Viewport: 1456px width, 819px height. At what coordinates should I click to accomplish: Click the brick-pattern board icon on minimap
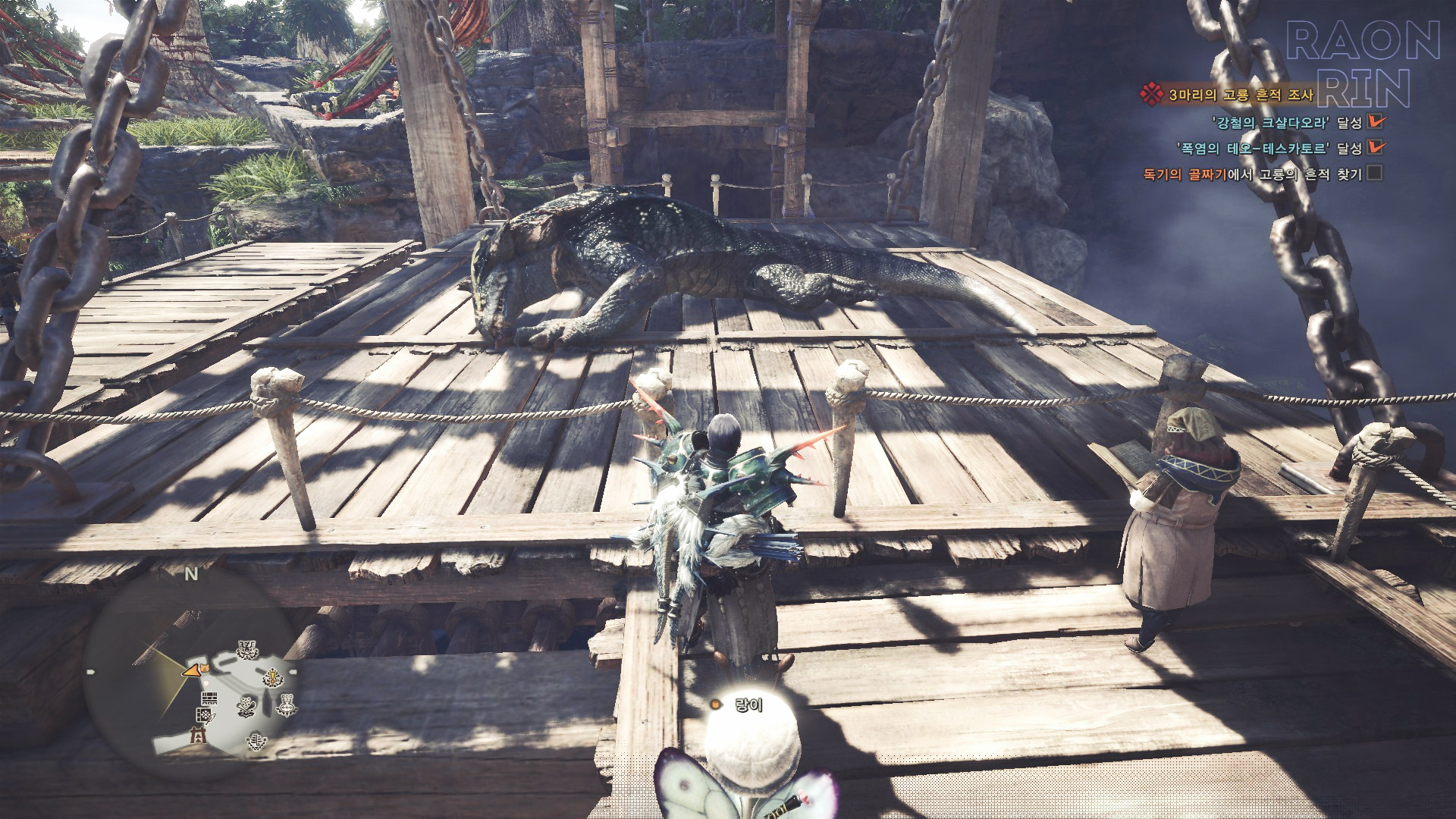point(209,698)
